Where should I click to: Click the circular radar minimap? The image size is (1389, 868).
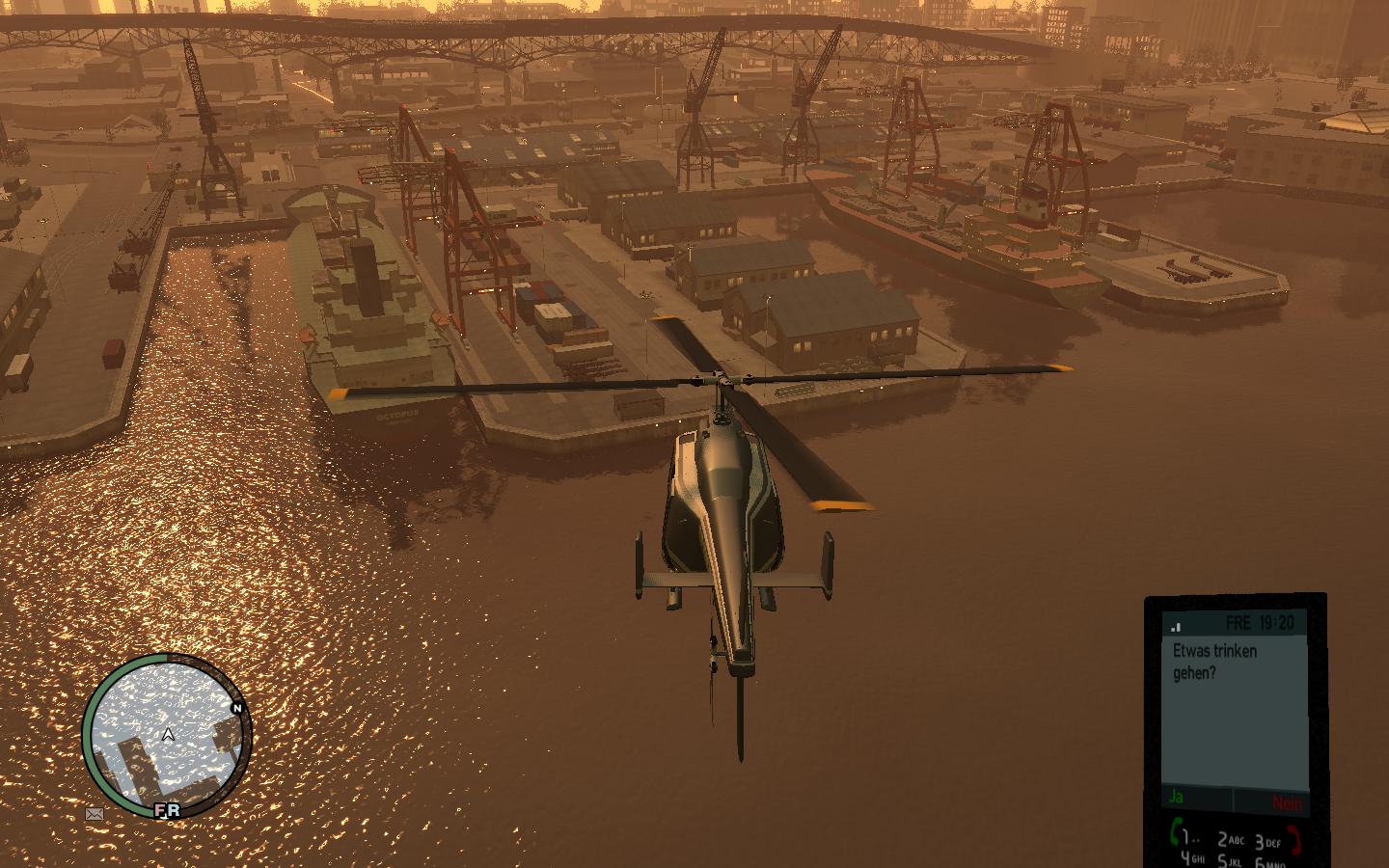(x=167, y=737)
